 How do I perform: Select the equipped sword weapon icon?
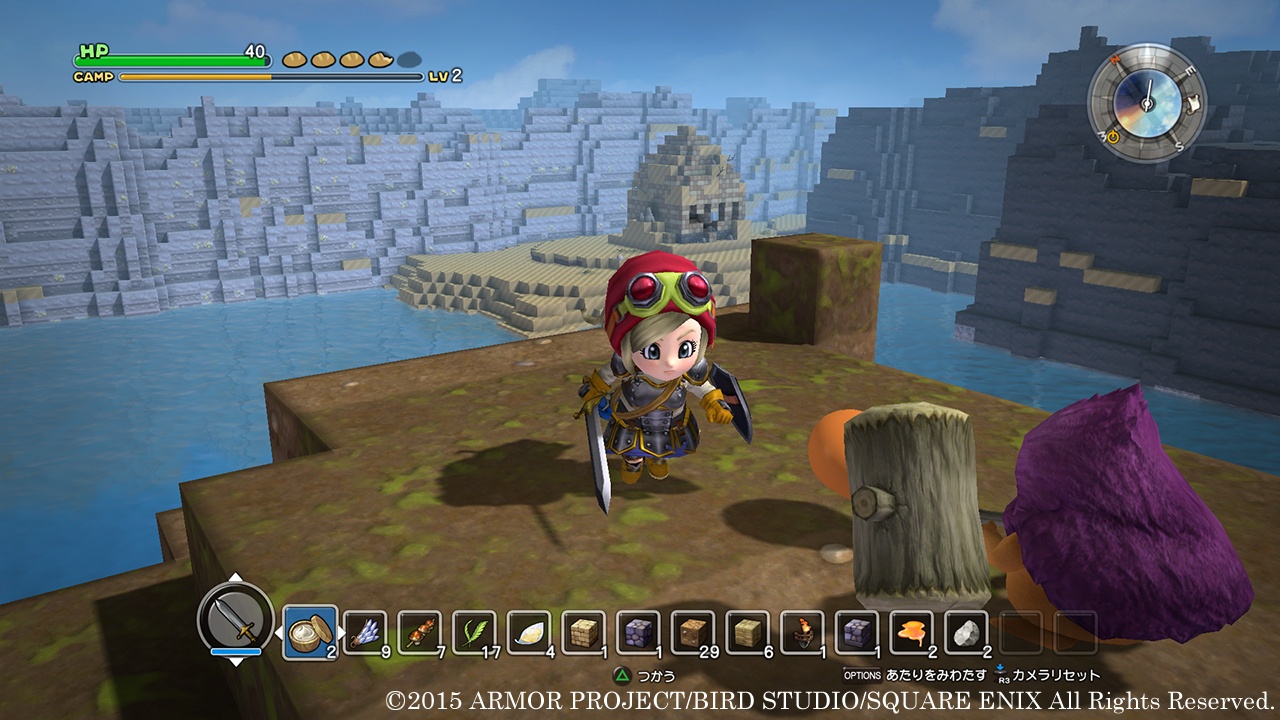tap(236, 618)
